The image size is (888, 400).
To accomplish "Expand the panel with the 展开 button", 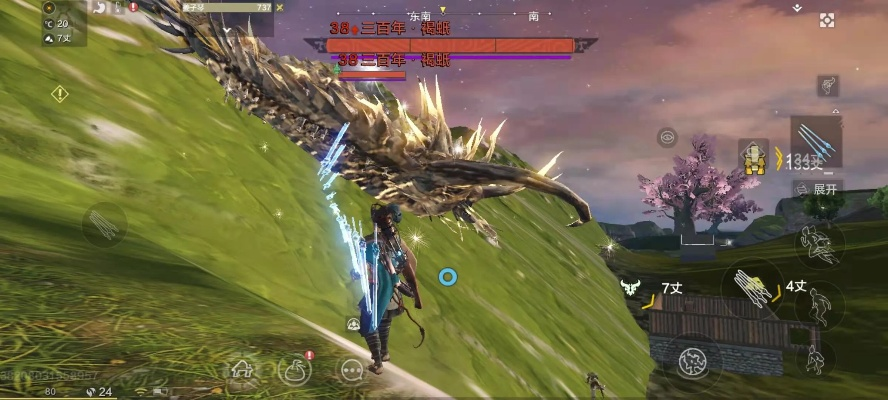I will [818, 188].
